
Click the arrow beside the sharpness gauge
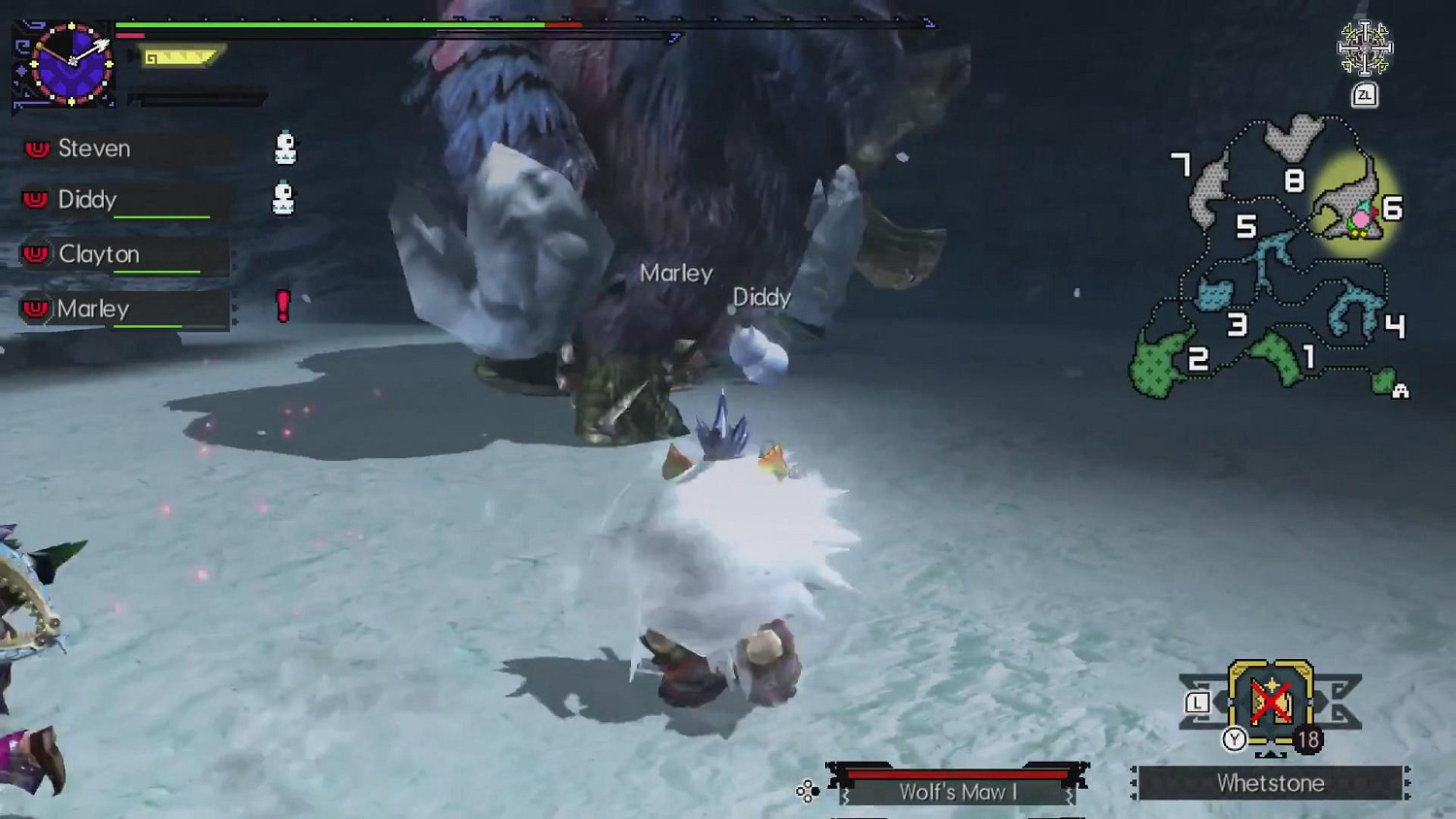pyautogui.click(x=130, y=55)
